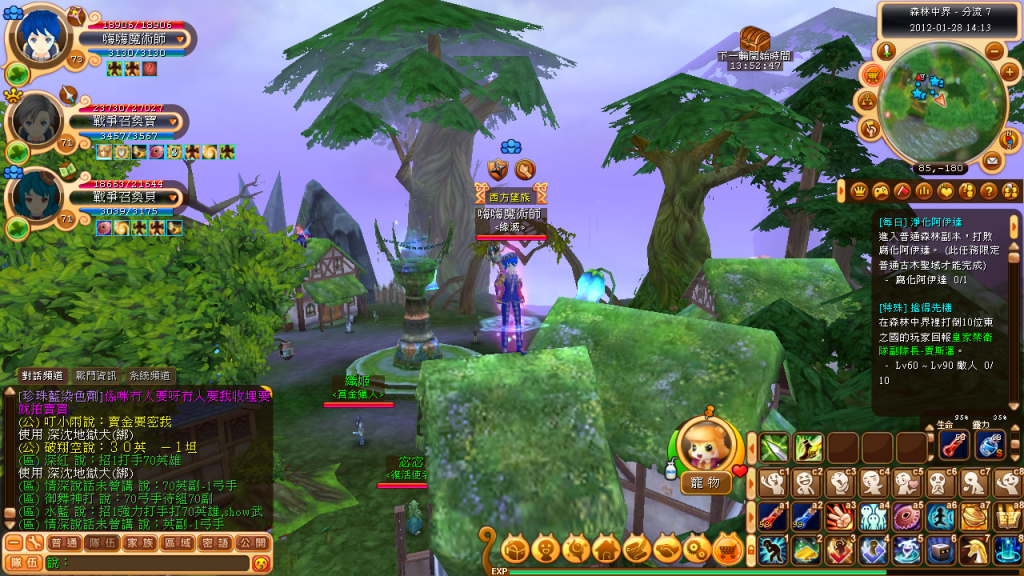Image resolution: width=1024 pixels, height=576 pixels.
Task: Open the 系統頻道 chat tab
Action: 149,376
